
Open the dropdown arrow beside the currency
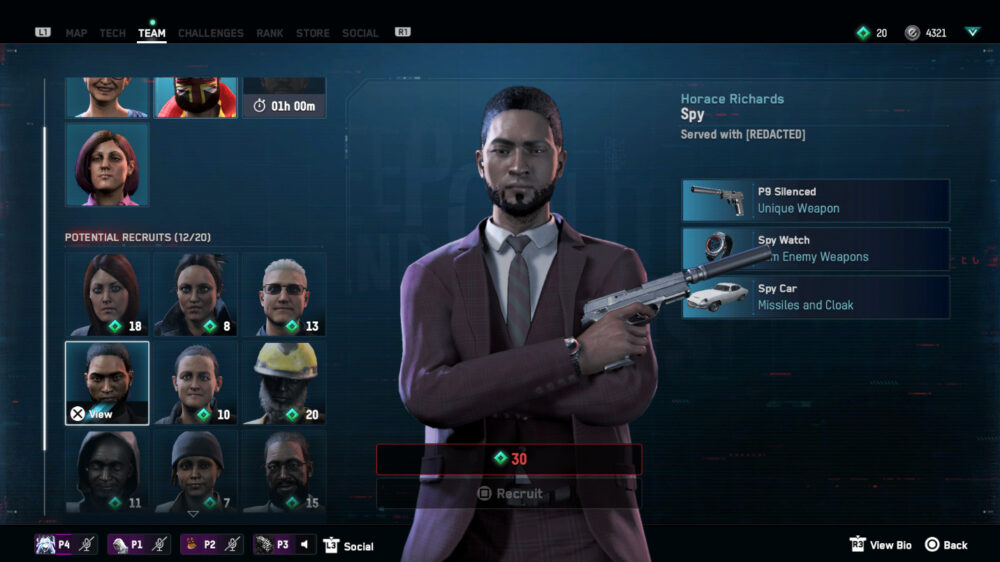tap(972, 32)
